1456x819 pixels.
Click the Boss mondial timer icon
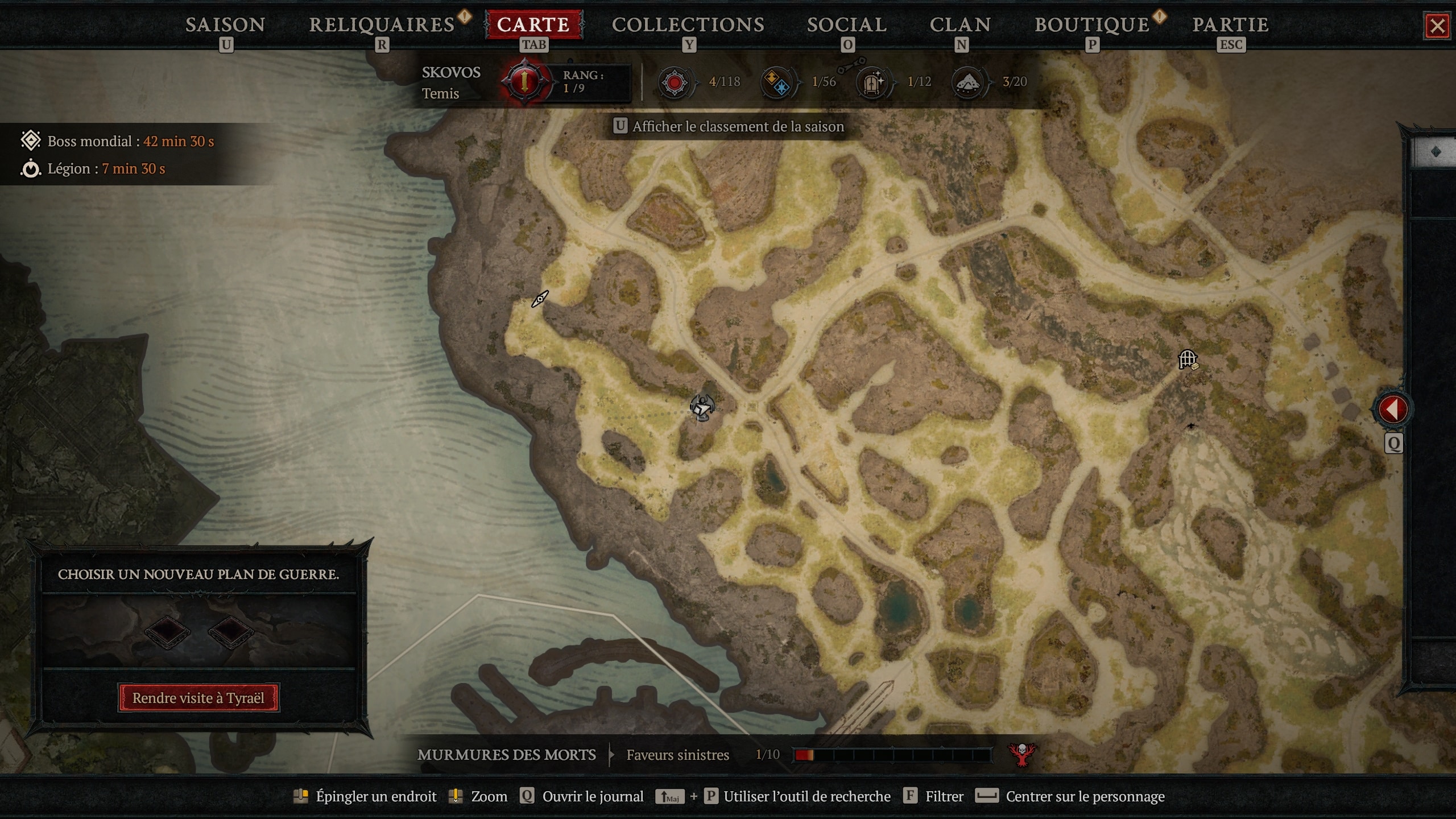pos(31,140)
